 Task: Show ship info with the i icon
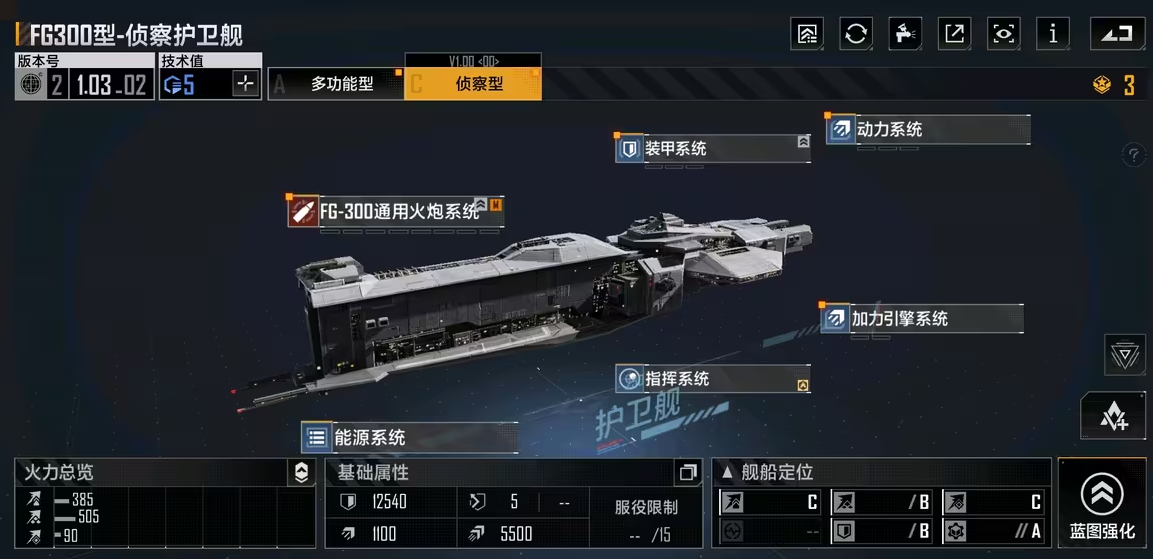coord(1052,33)
